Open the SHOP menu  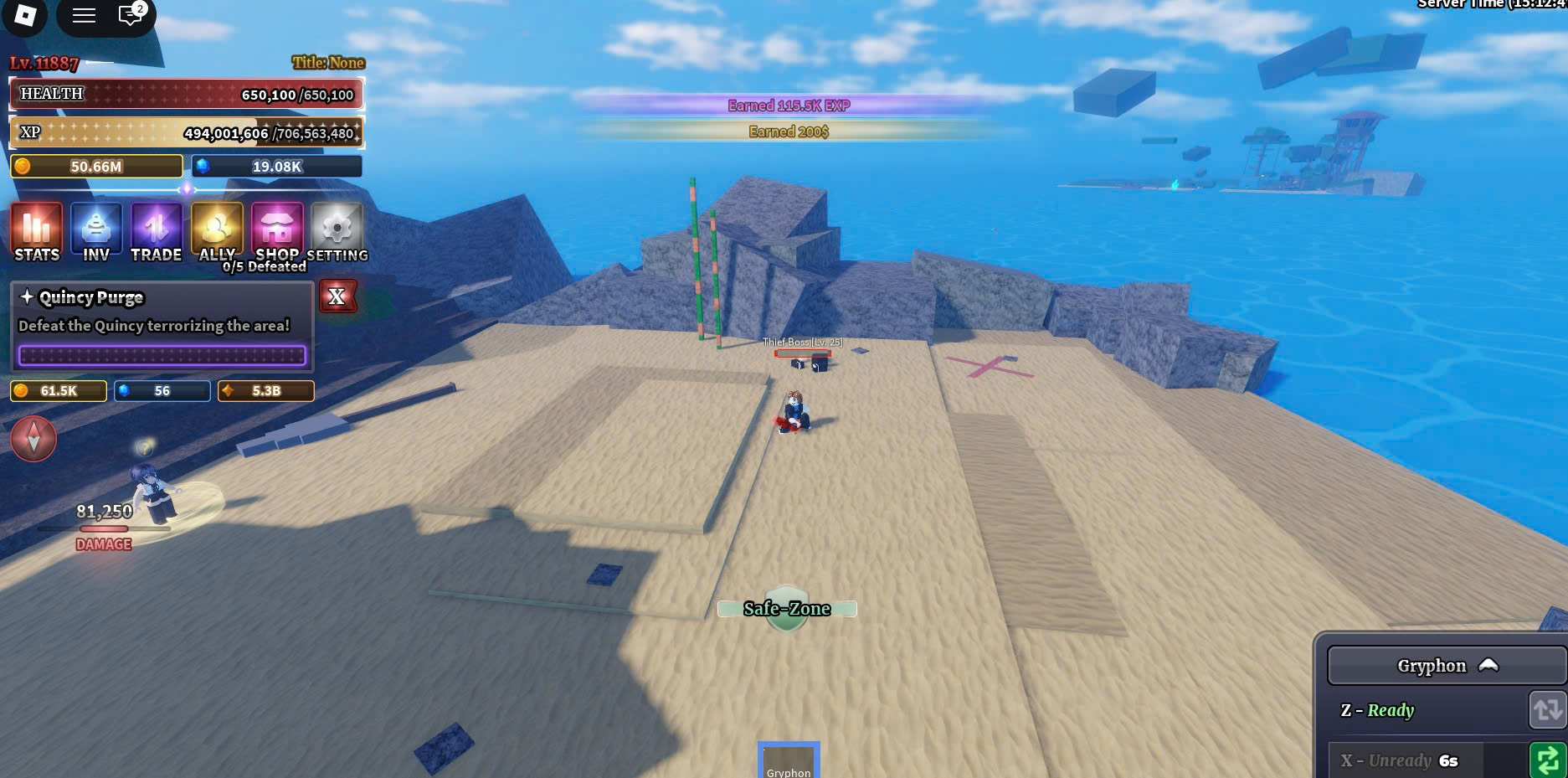pyautogui.click(x=277, y=231)
